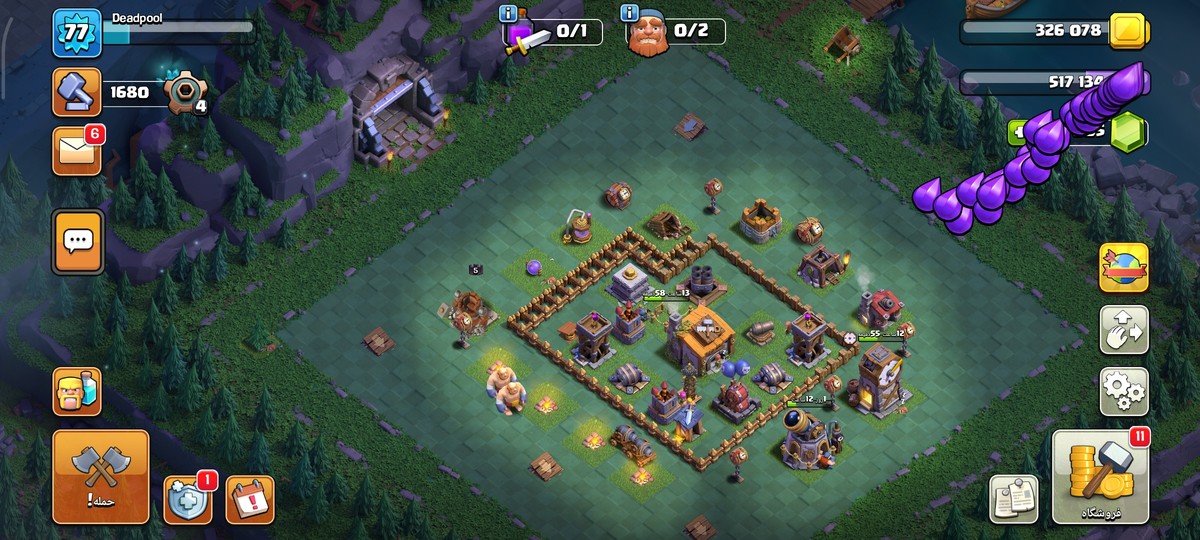1200x540 pixels.
Task: Open the clipboard notes button
Action: (x=1013, y=499)
